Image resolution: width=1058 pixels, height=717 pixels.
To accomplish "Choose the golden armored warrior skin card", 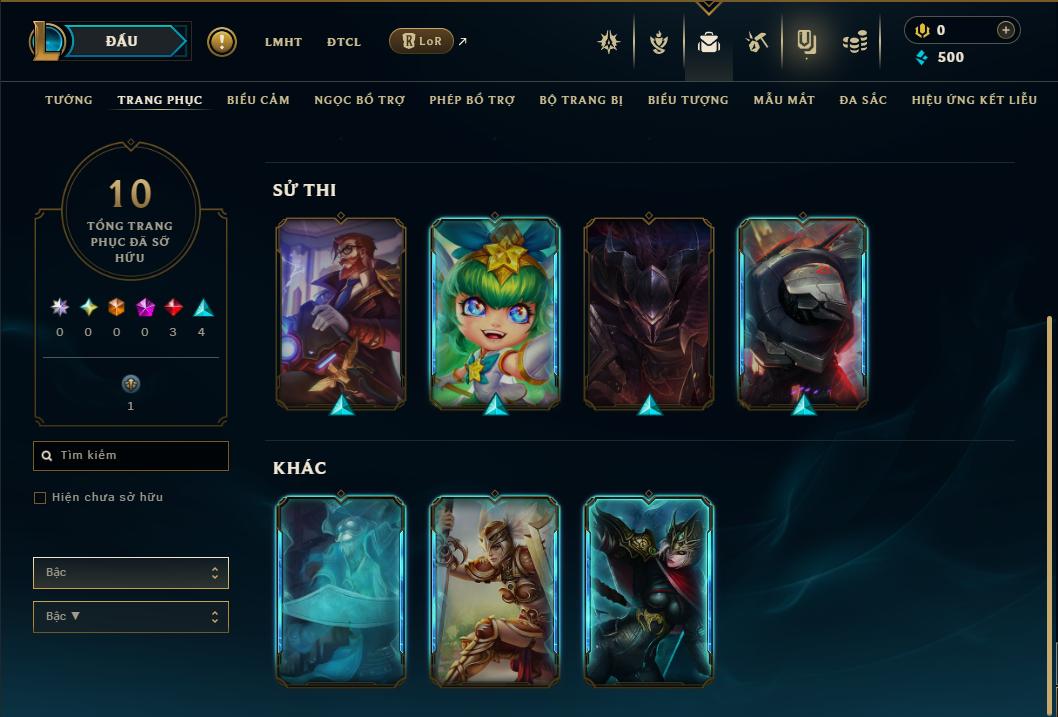I will (x=495, y=590).
